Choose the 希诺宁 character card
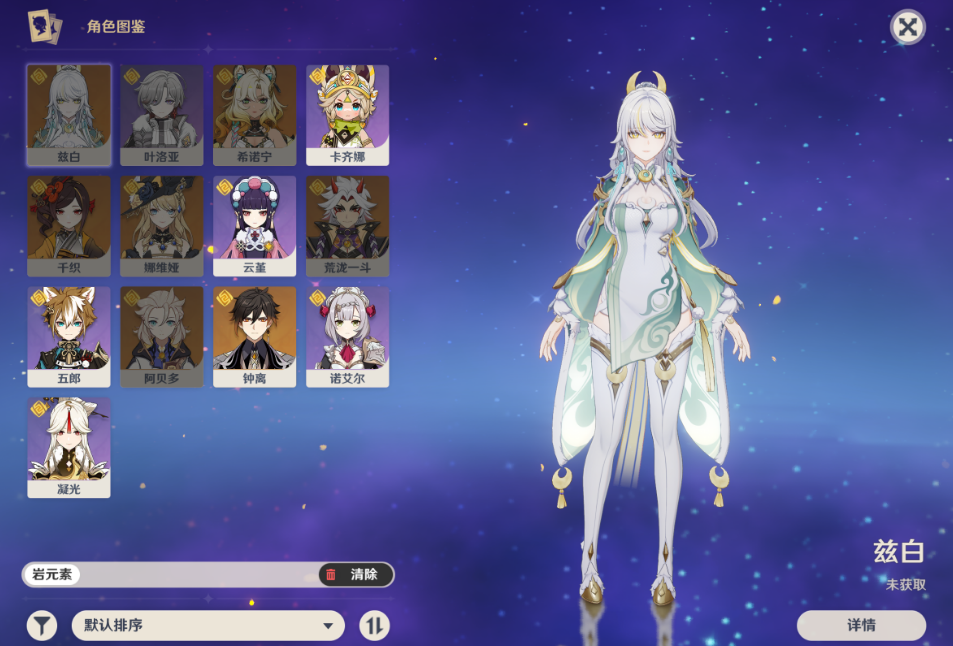The width and height of the screenshot is (953, 646). point(255,114)
